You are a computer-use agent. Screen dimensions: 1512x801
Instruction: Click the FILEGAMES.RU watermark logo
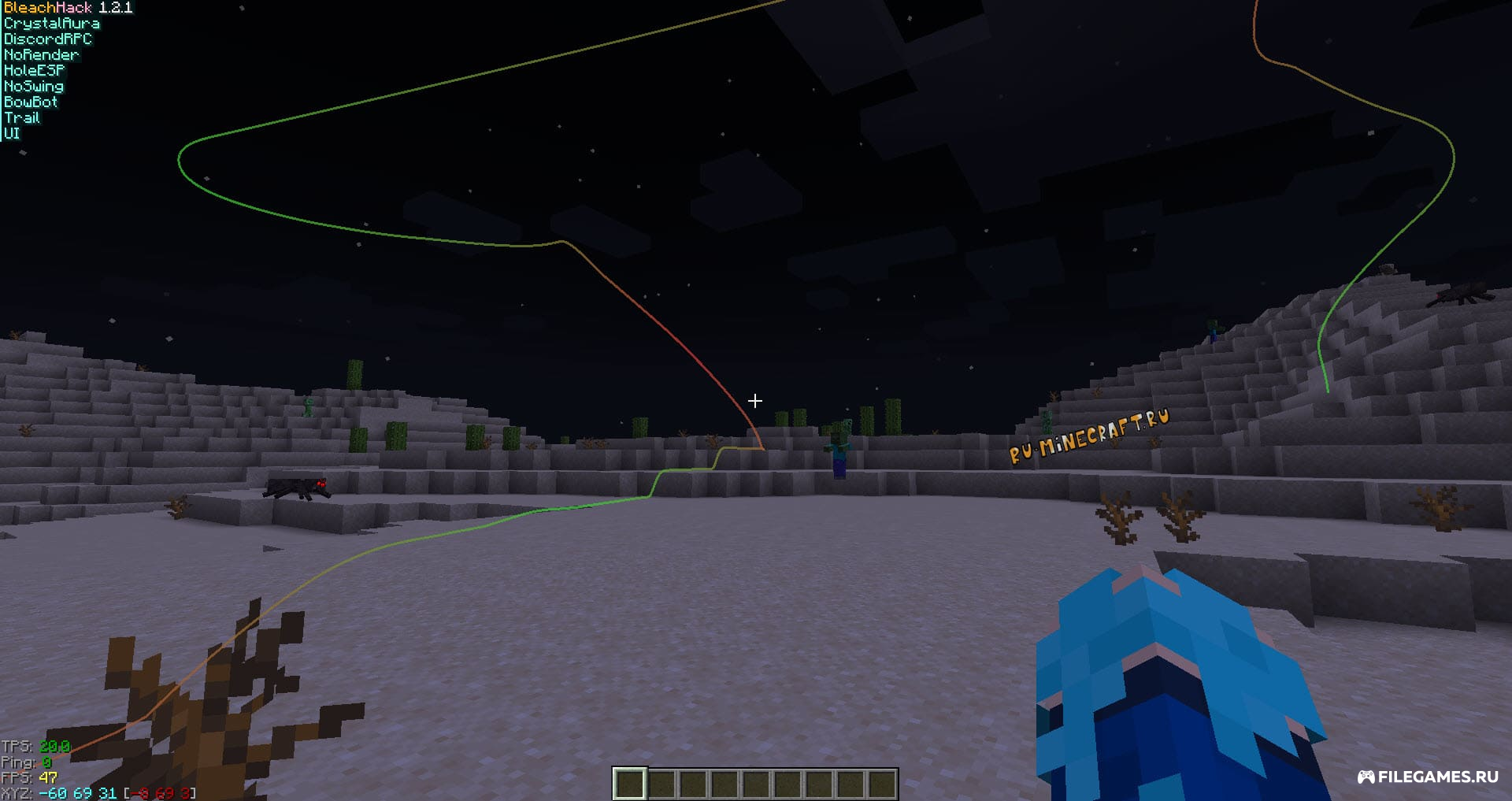(1428, 777)
